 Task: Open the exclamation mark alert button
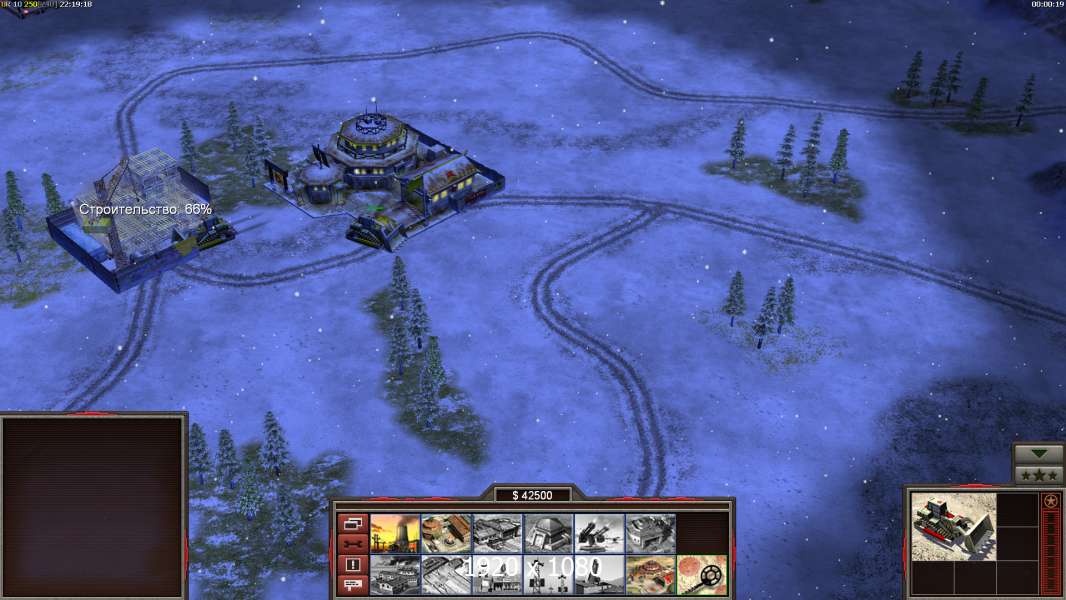pyautogui.click(x=352, y=565)
